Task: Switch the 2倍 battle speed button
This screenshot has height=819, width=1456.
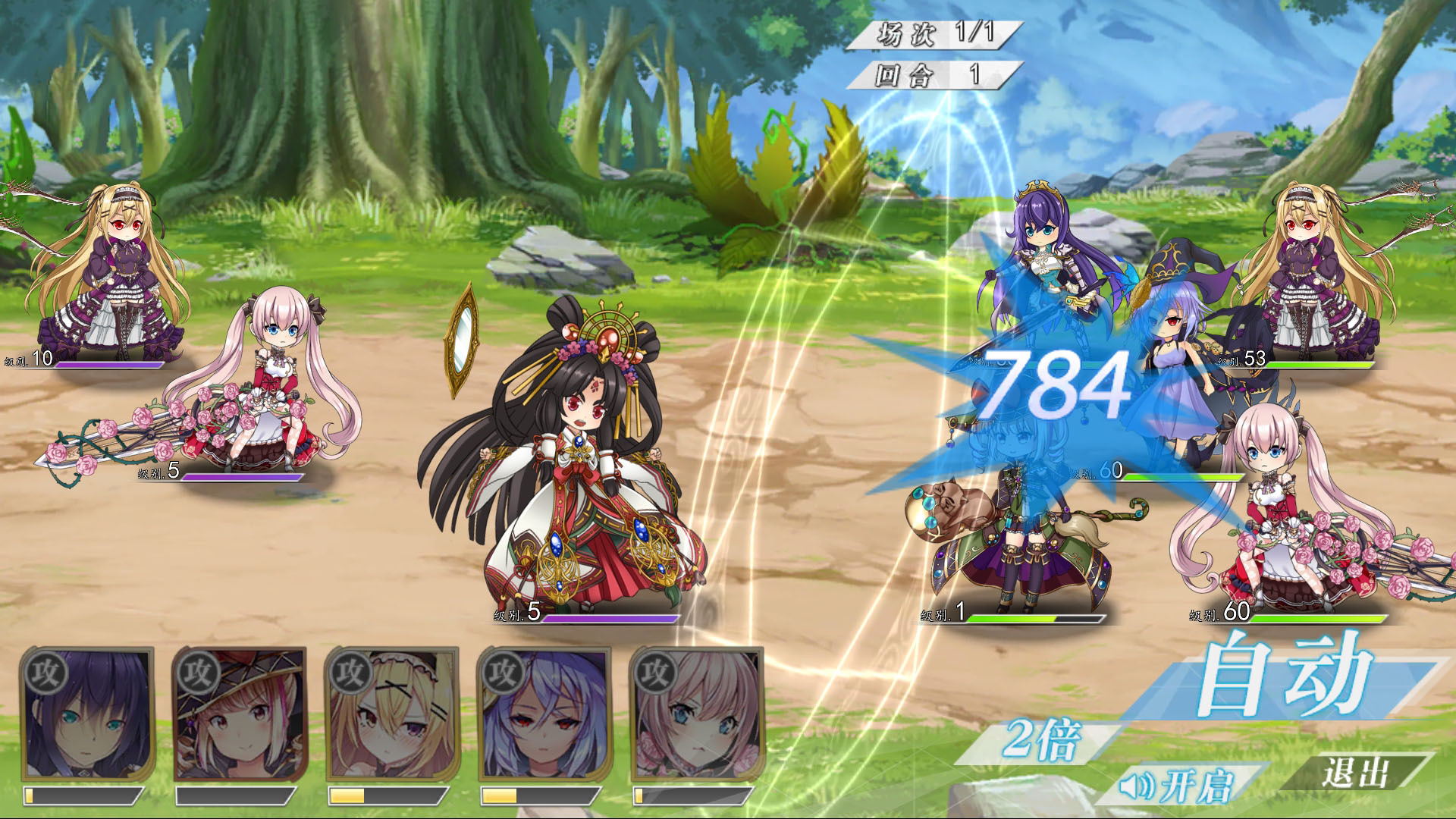Action: pyautogui.click(x=1040, y=739)
